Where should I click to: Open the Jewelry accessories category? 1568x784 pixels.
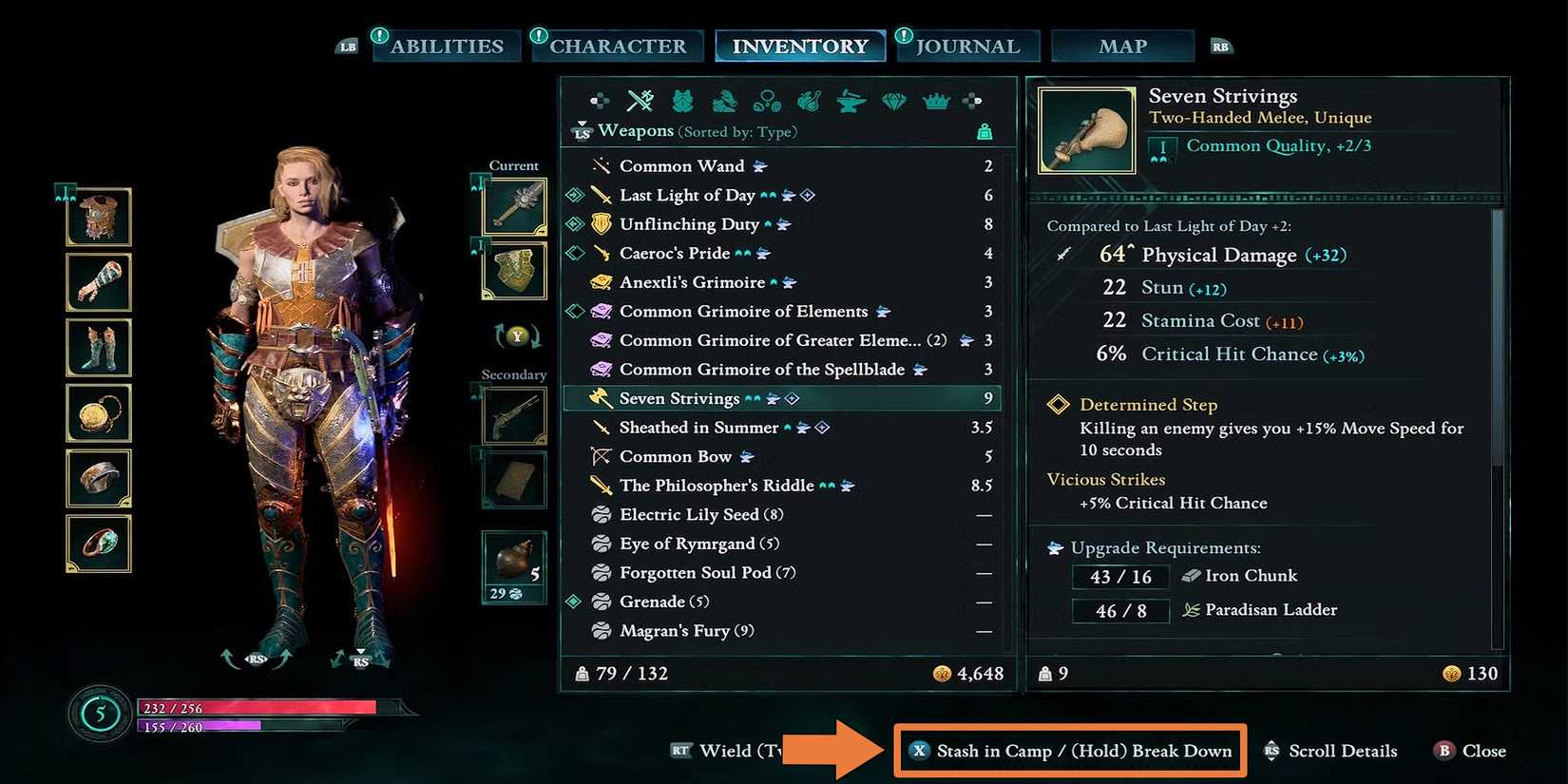click(766, 100)
